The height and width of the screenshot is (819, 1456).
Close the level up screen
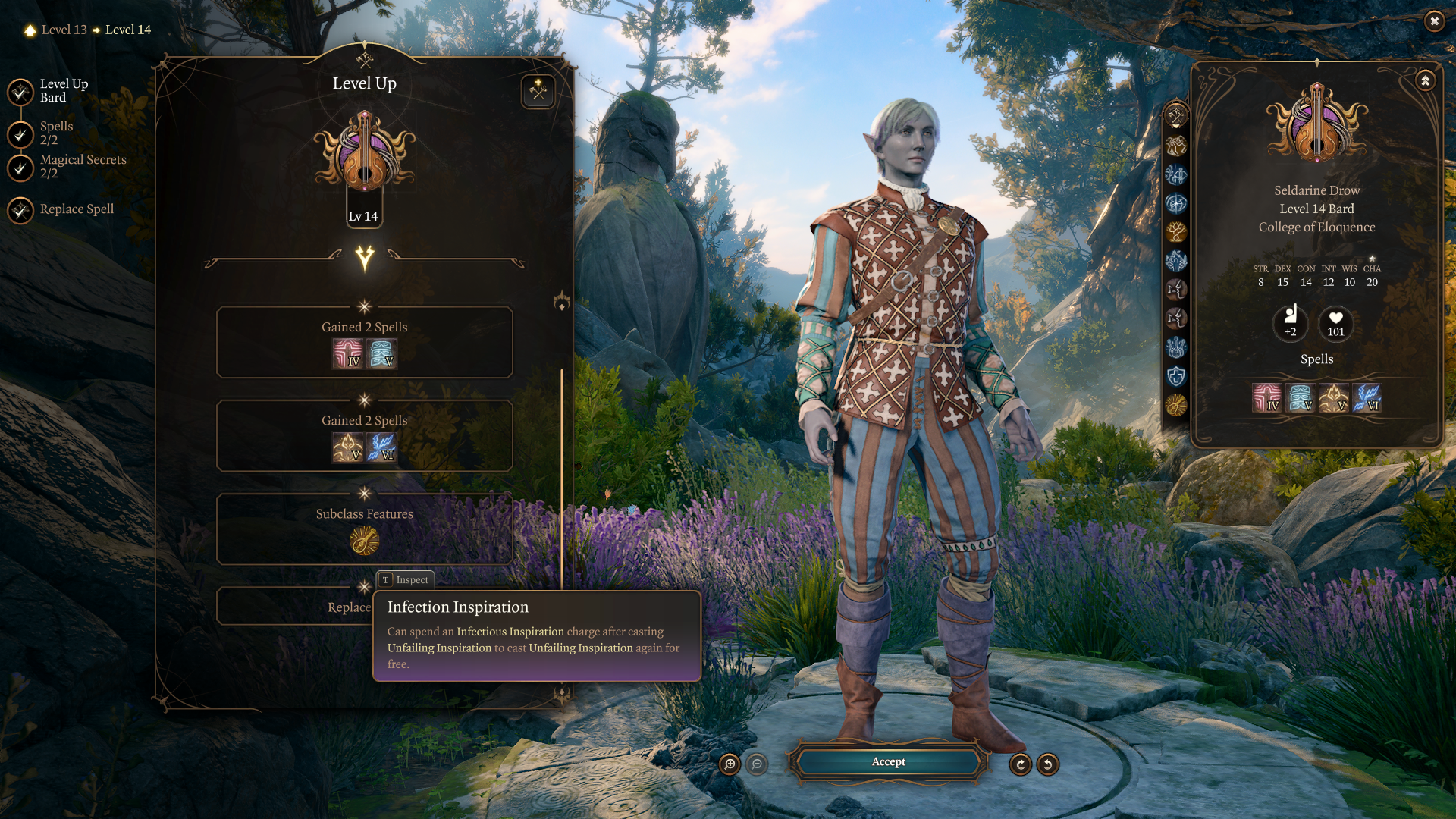coord(1433,21)
